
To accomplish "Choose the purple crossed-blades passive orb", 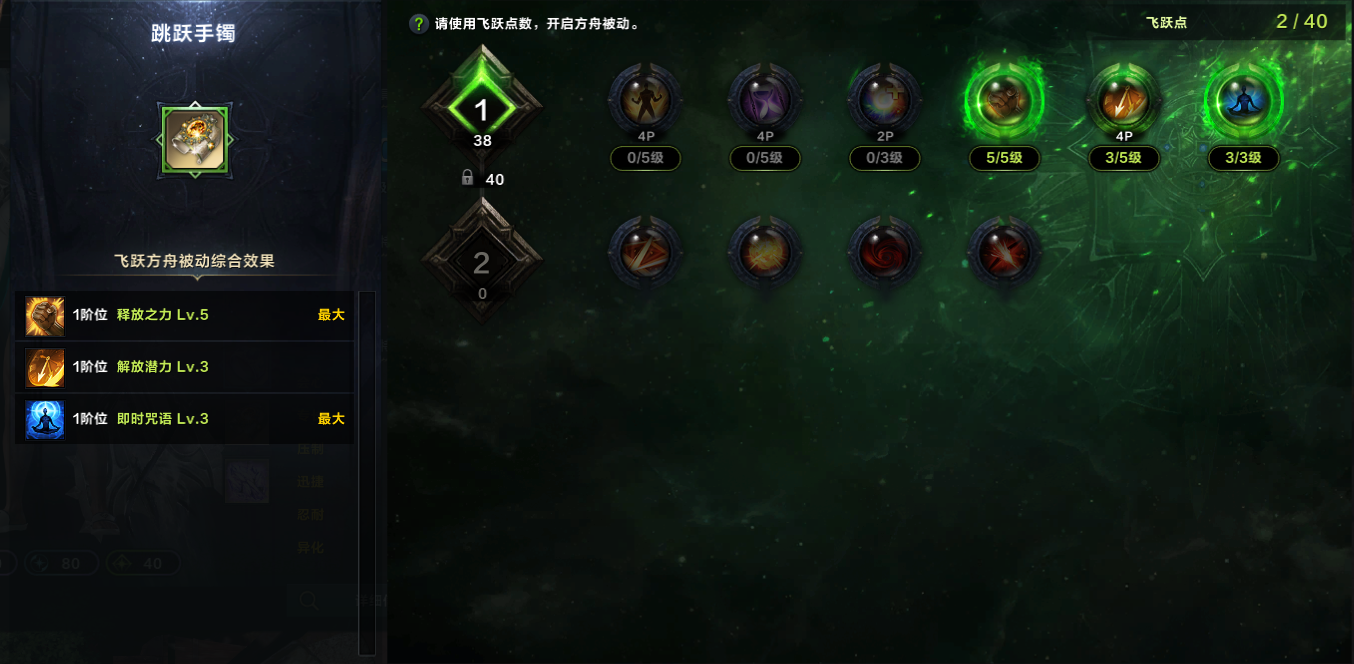I will point(765,100).
